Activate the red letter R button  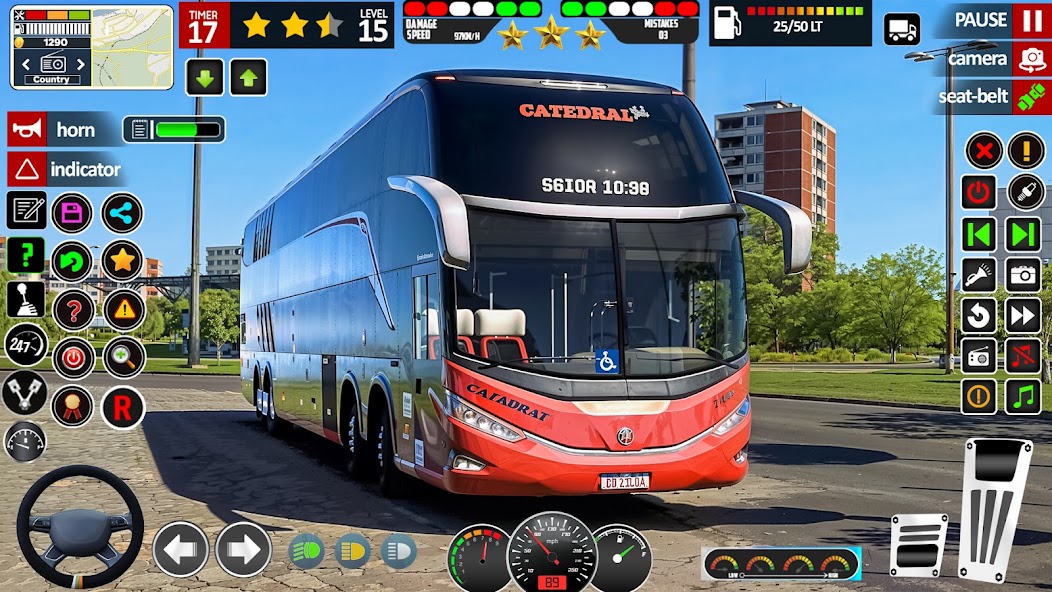tap(123, 407)
